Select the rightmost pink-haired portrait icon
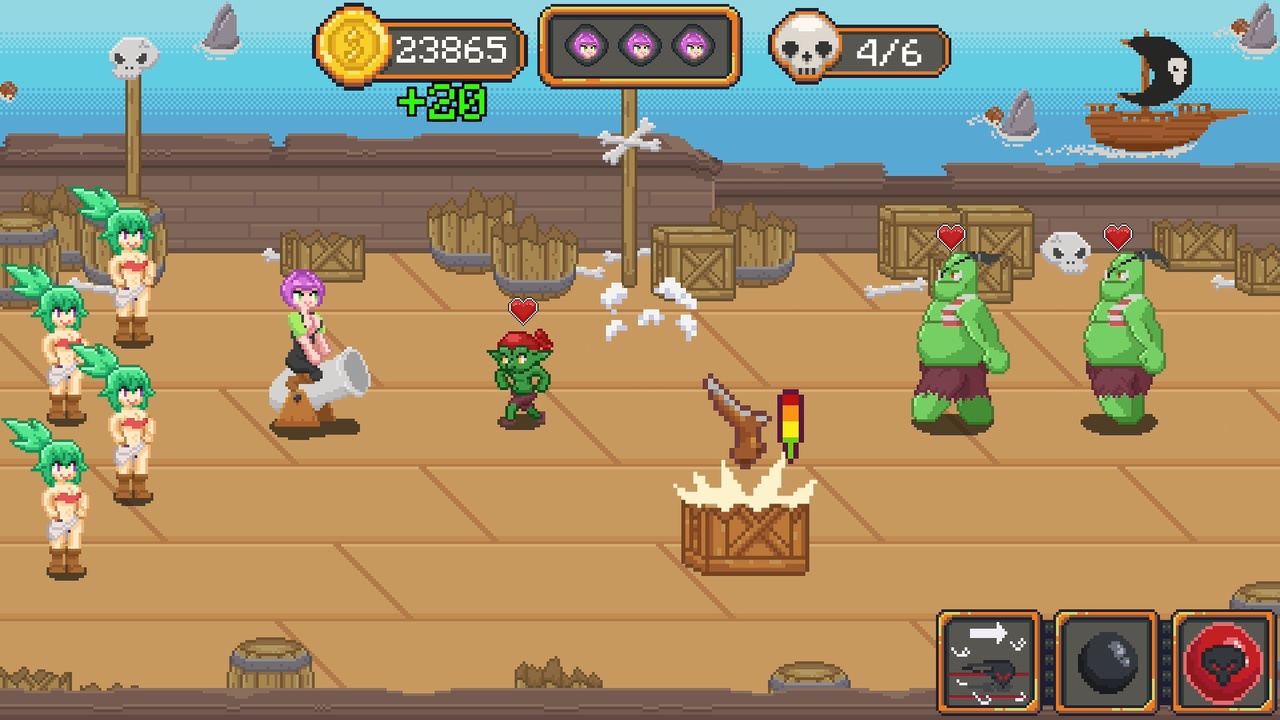 click(x=692, y=45)
